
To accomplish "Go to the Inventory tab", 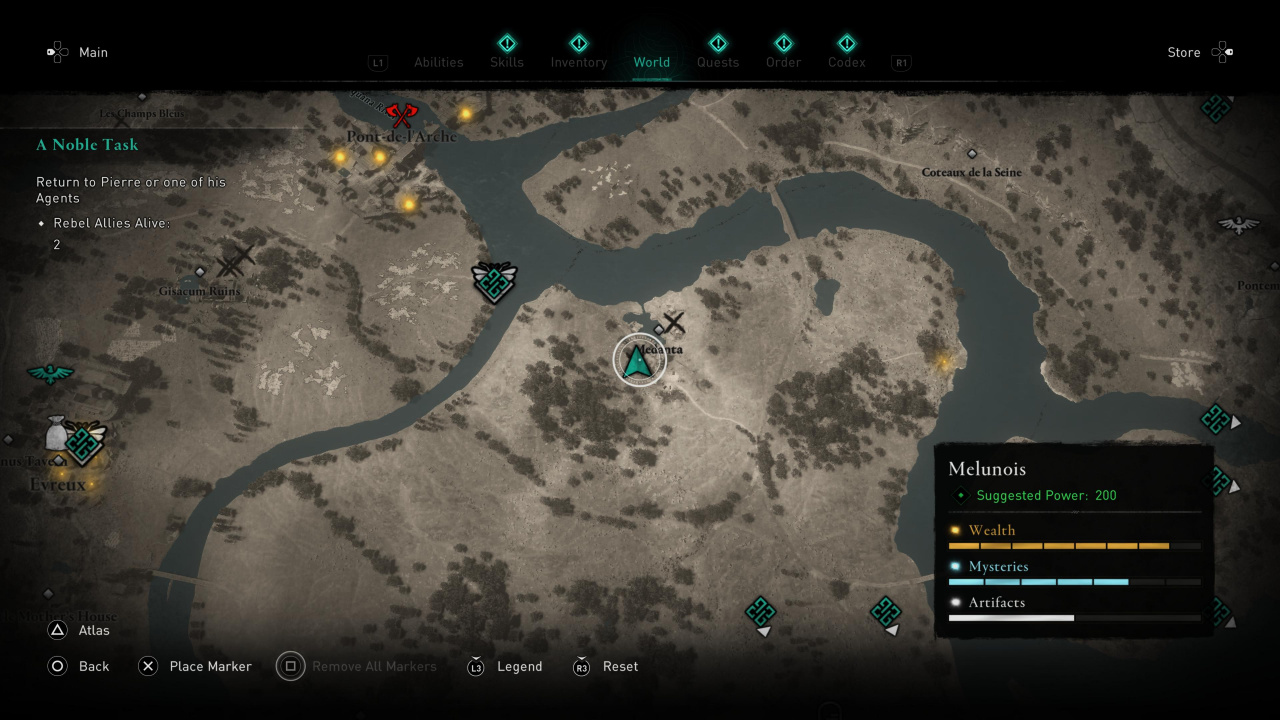I will pos(578,62).
